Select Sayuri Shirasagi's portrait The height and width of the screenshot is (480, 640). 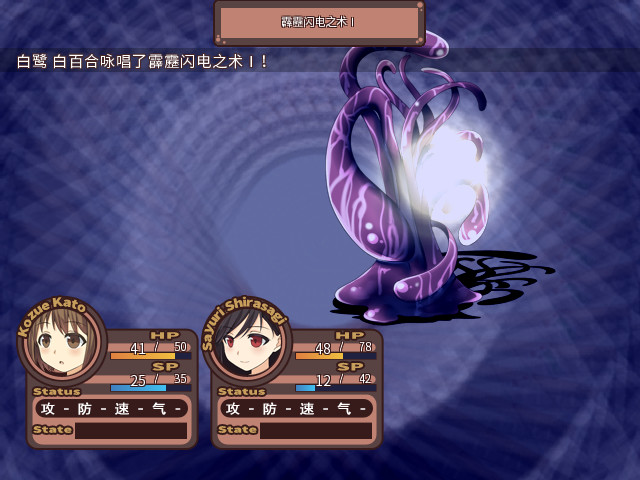pyautogui.click(x=246, y=345)
